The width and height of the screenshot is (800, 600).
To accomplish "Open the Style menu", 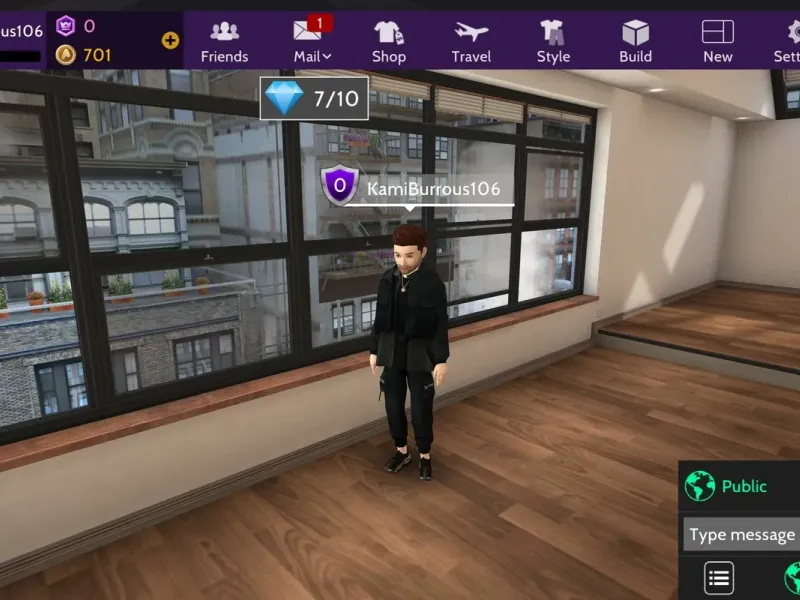I will point(553,41).
